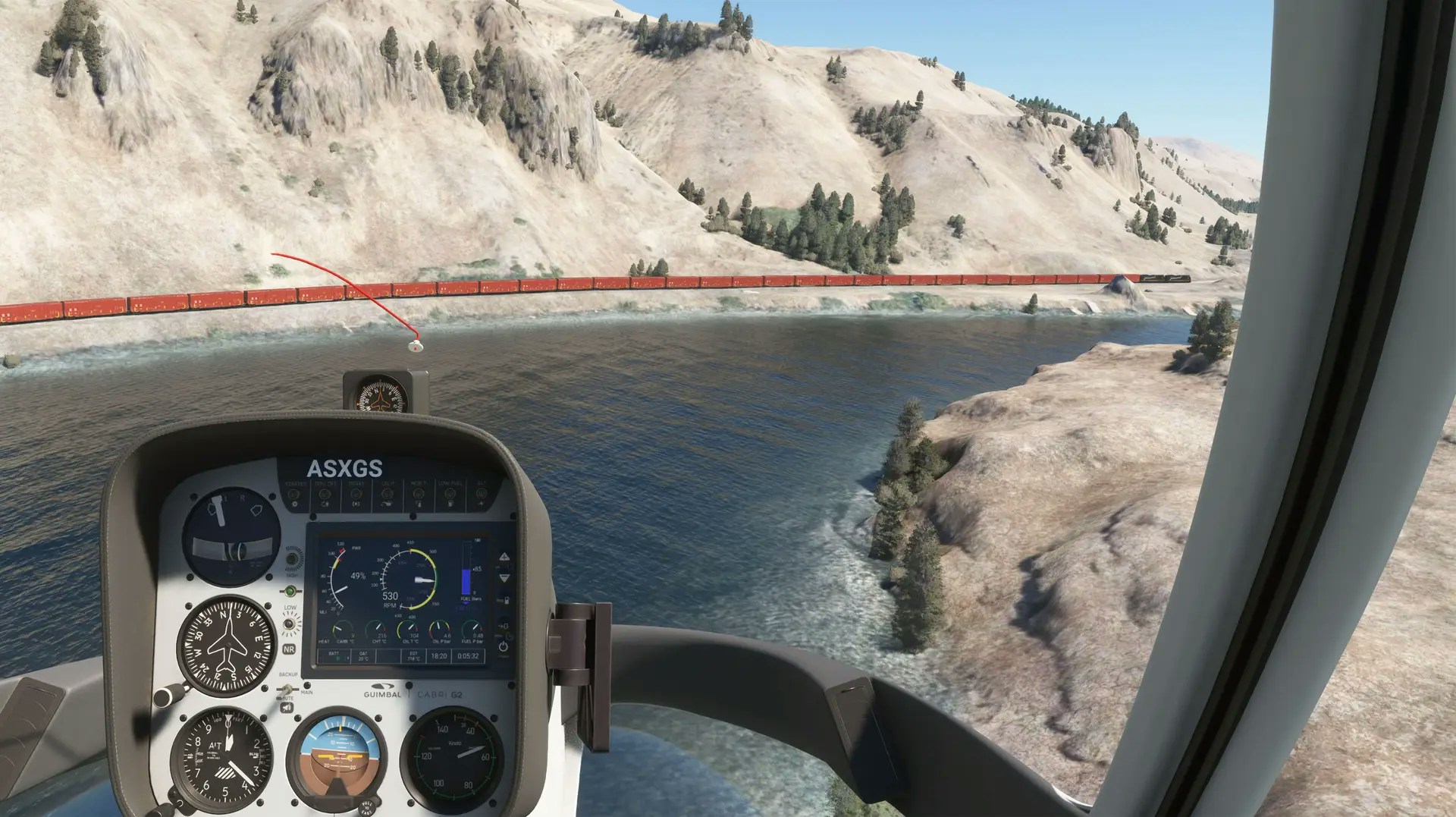Image resolution: width=1456 pixels, height=817 pixels.
Task: Toggle the EPM power button
Action: point(504,647)
